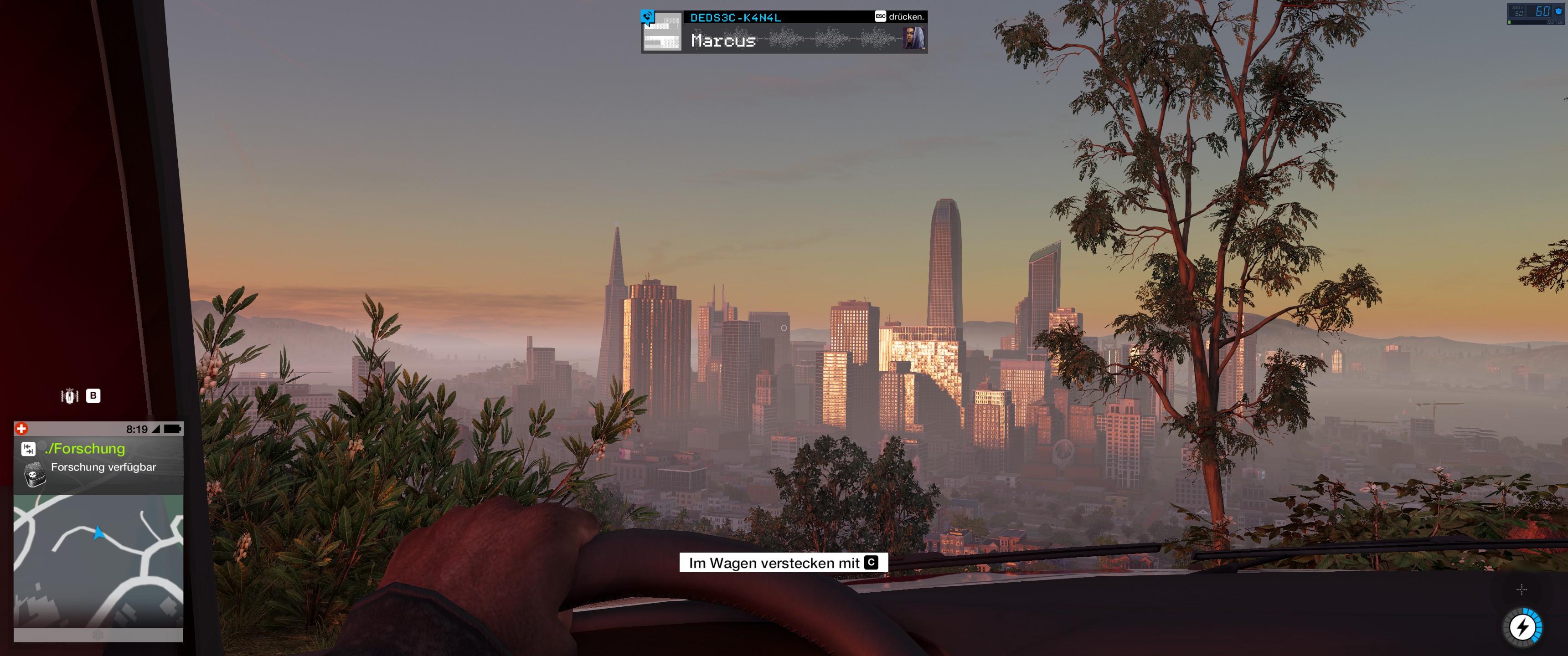Open the ./Forschung research notification
1568x656 pixels.
pos(85,449)
